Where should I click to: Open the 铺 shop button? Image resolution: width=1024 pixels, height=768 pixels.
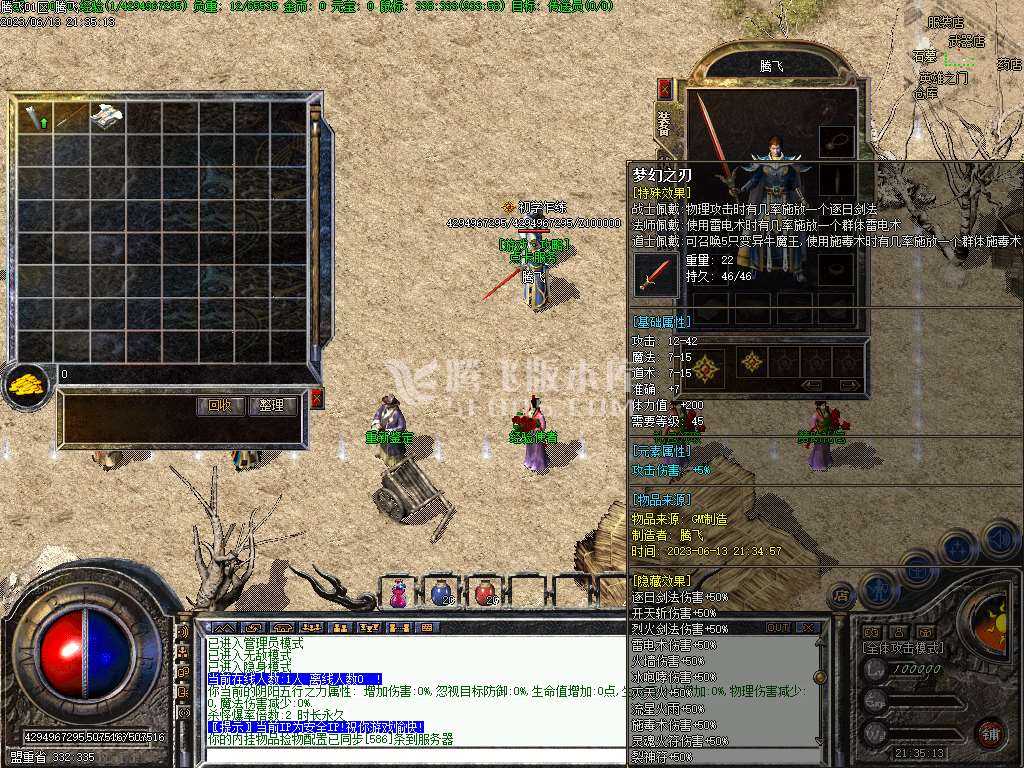click(x=990, y=731)
